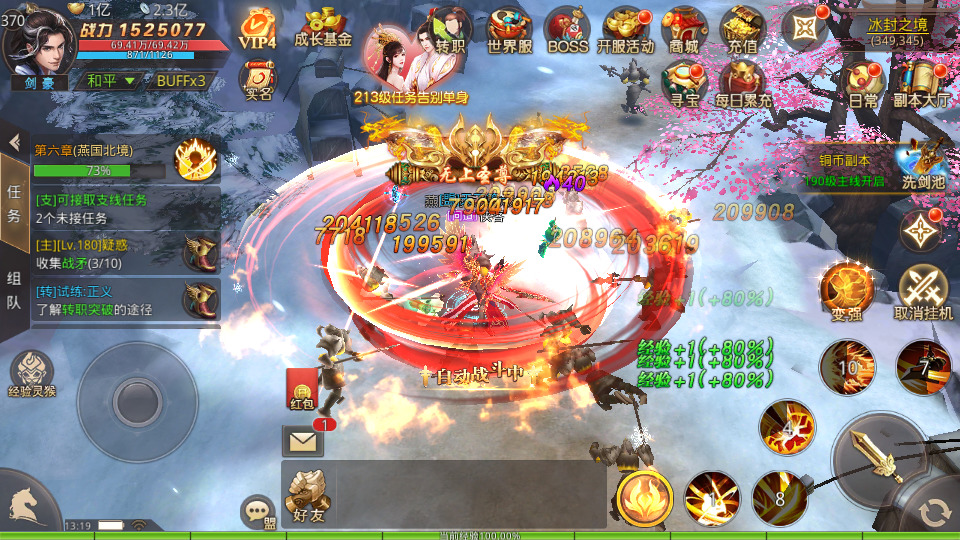Open the 转职 class change menu
Screen dimensions: 960x540
(x=451, y=30)
